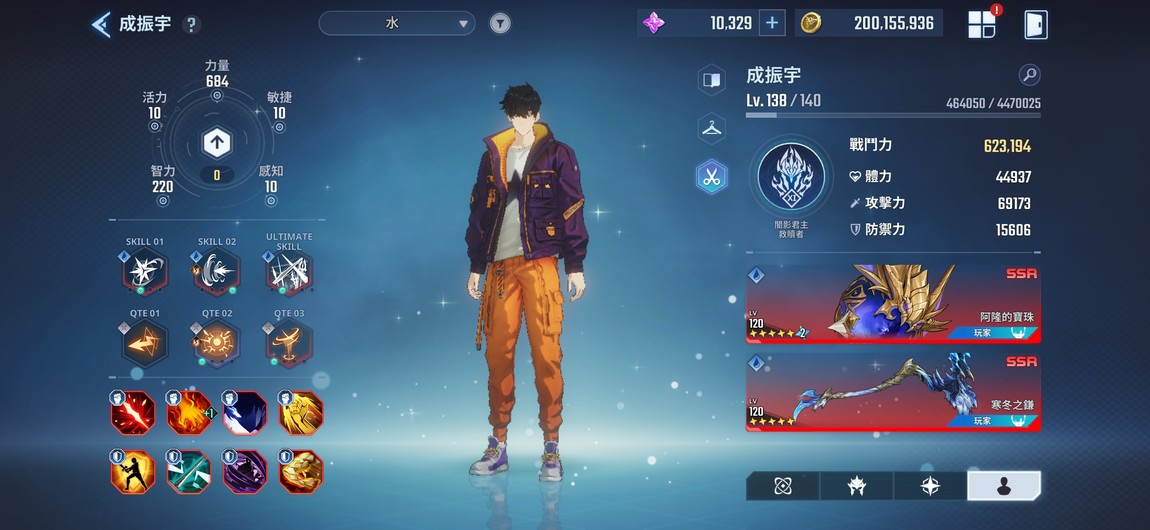Inspect detailed stats with magnifier icon

coord(1029,75)
